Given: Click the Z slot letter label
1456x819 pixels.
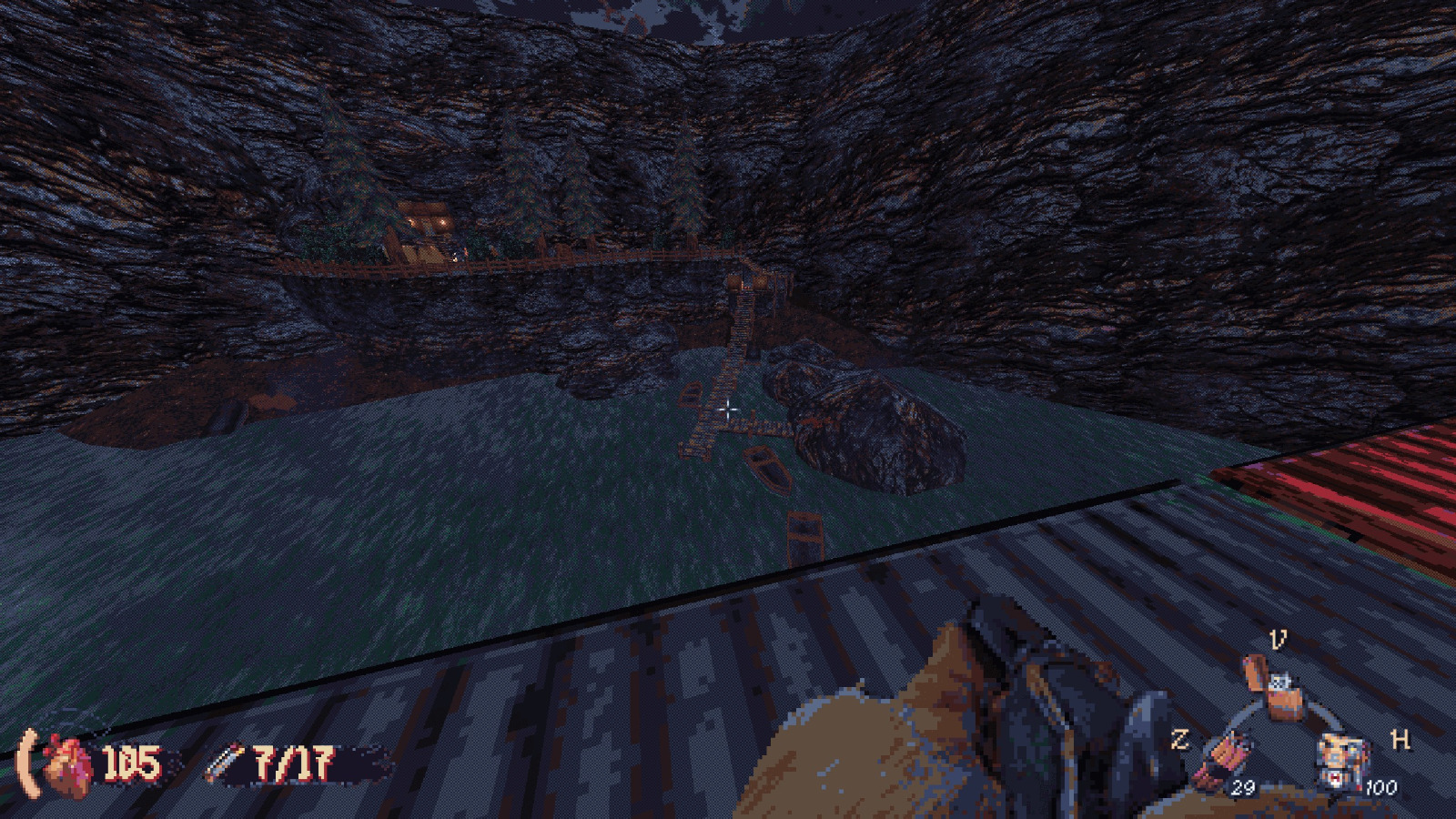Looking at the screenshot, I should point(1181,741).
